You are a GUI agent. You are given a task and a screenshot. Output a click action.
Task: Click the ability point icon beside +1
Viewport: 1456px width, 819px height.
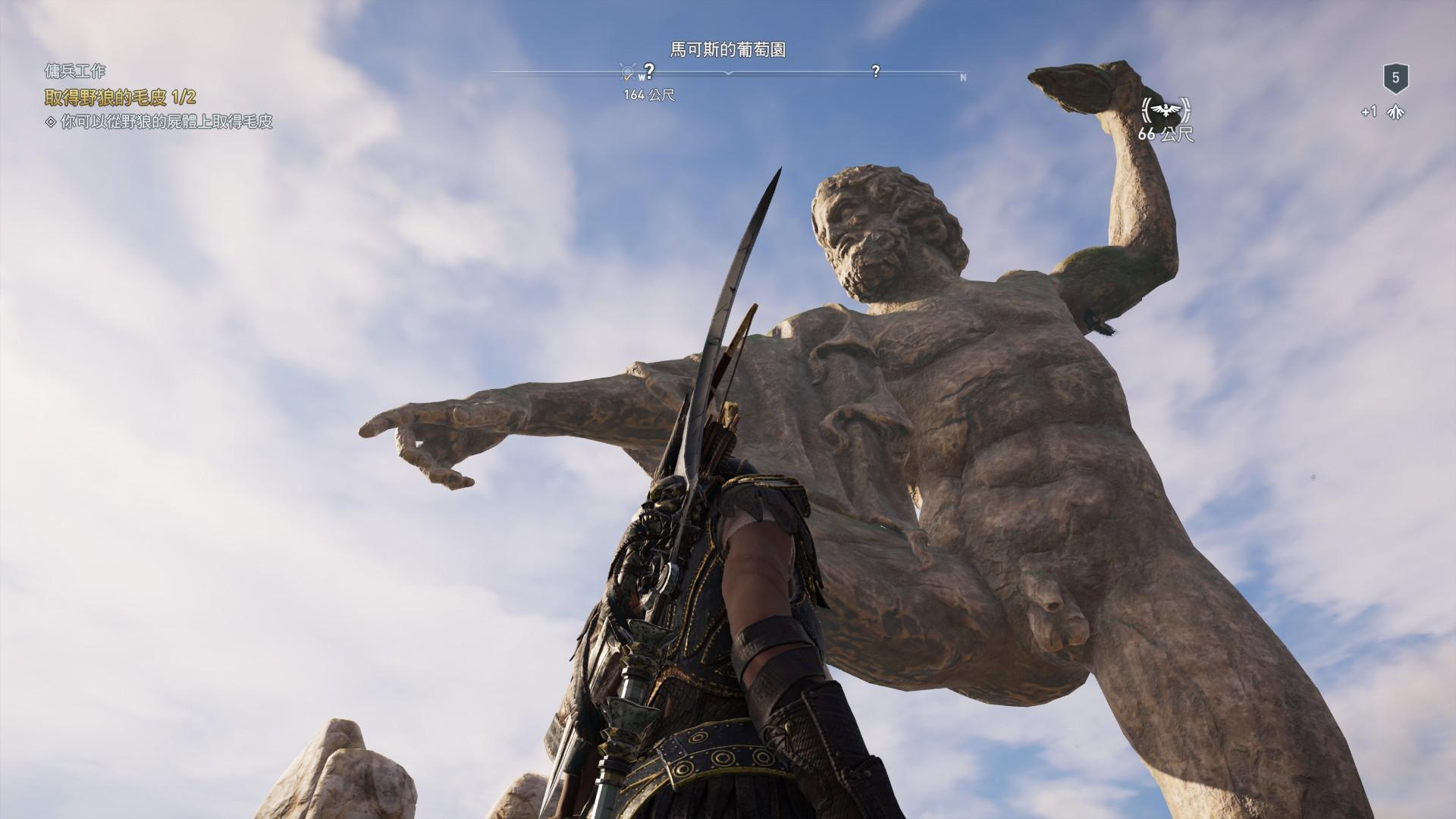[x=1396, y=112]
